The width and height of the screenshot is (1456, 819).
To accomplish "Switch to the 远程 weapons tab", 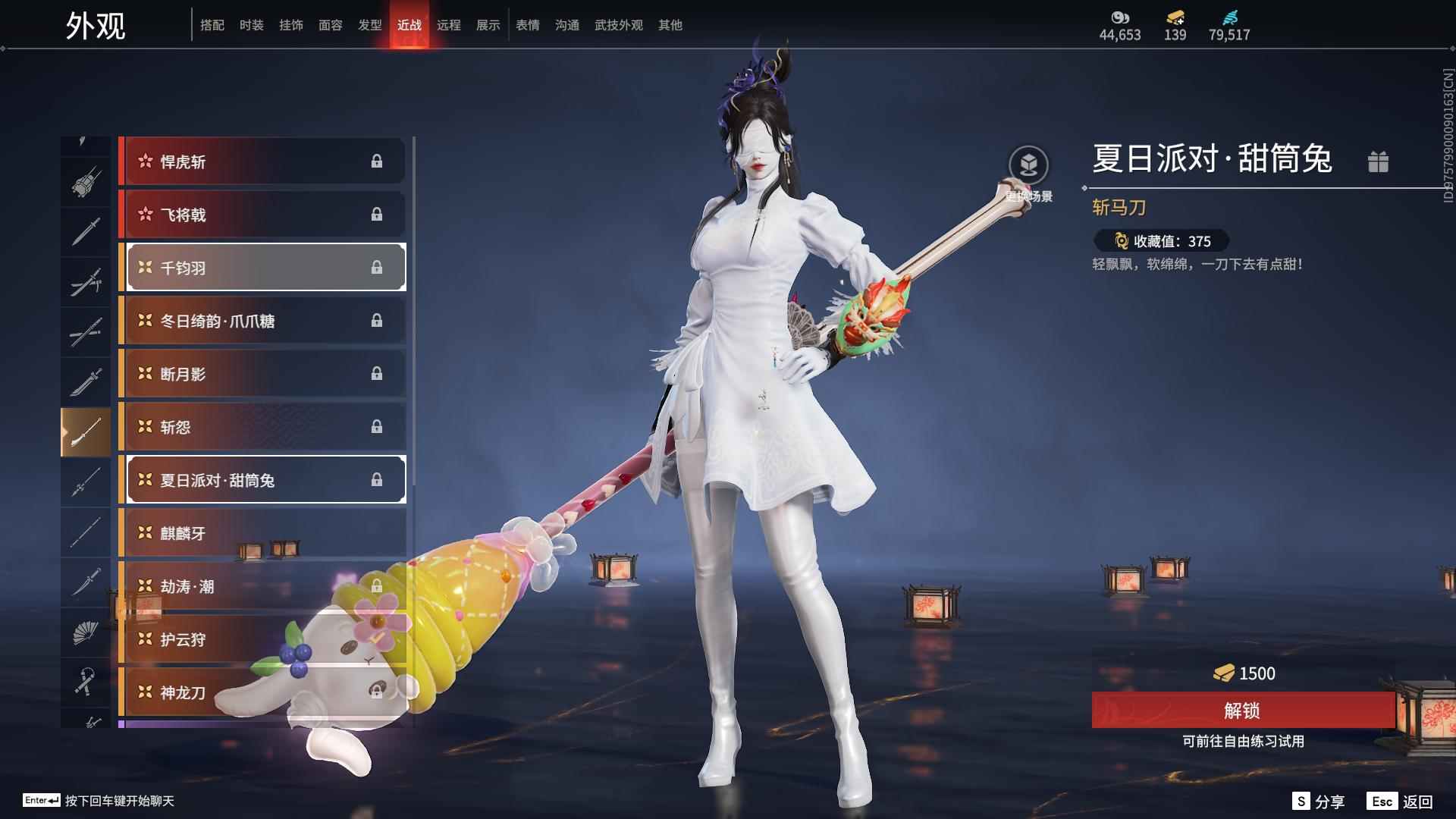I will [x=448, y=25].
